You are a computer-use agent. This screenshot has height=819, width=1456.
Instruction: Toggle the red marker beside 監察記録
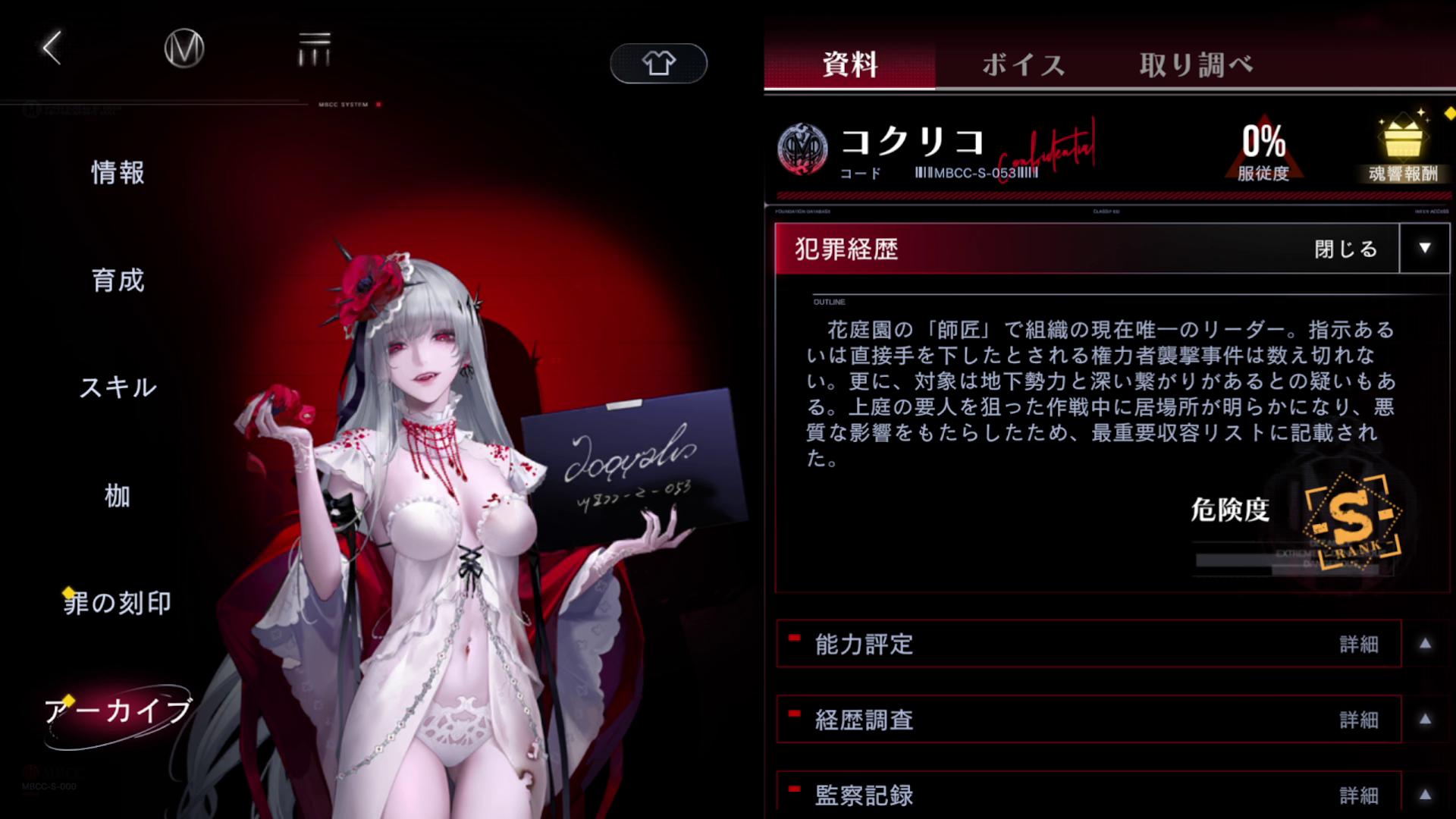pyautogui.click(x=793, y=787)
